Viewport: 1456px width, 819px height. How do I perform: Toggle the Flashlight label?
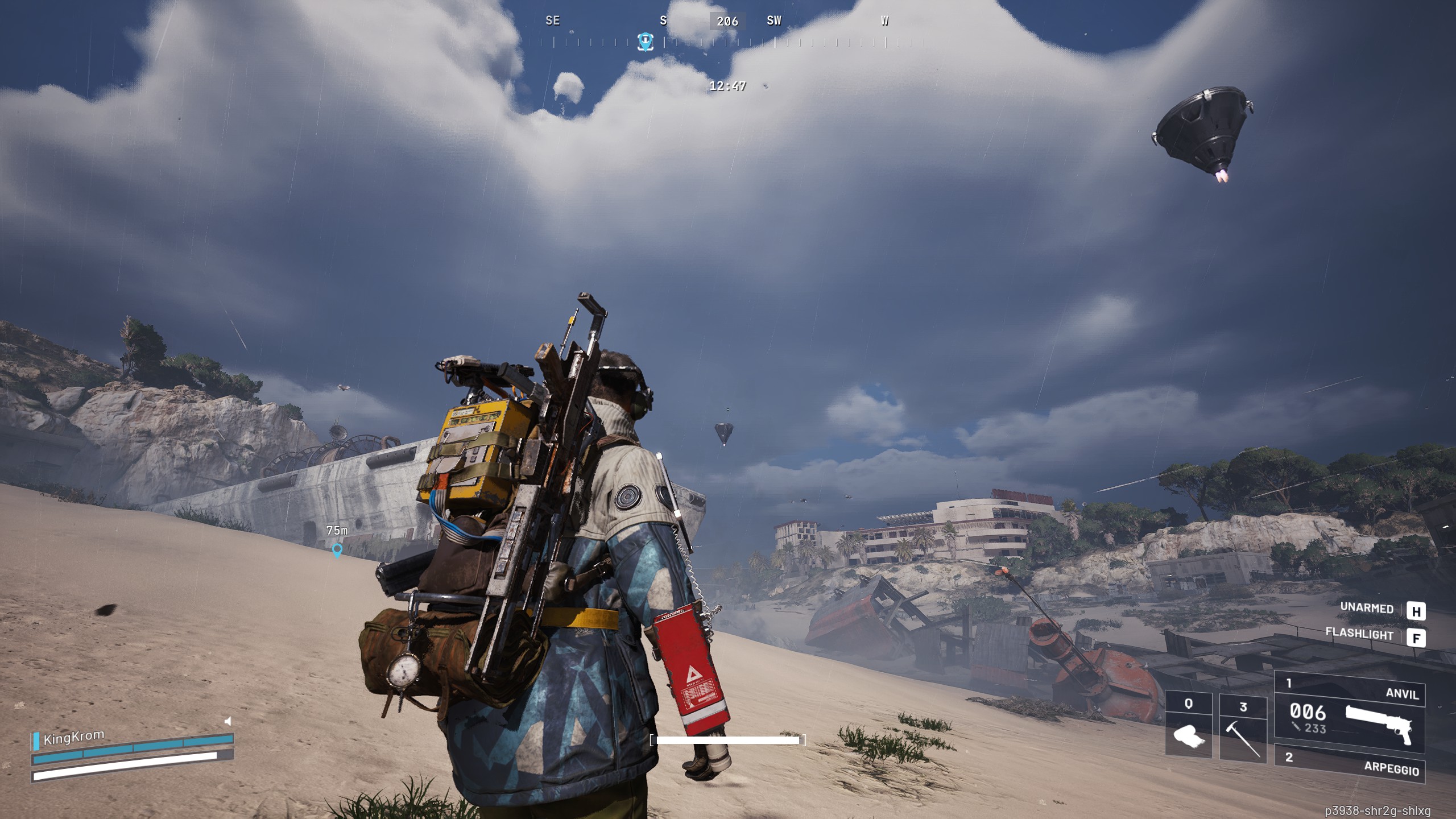coord(1359,634)
